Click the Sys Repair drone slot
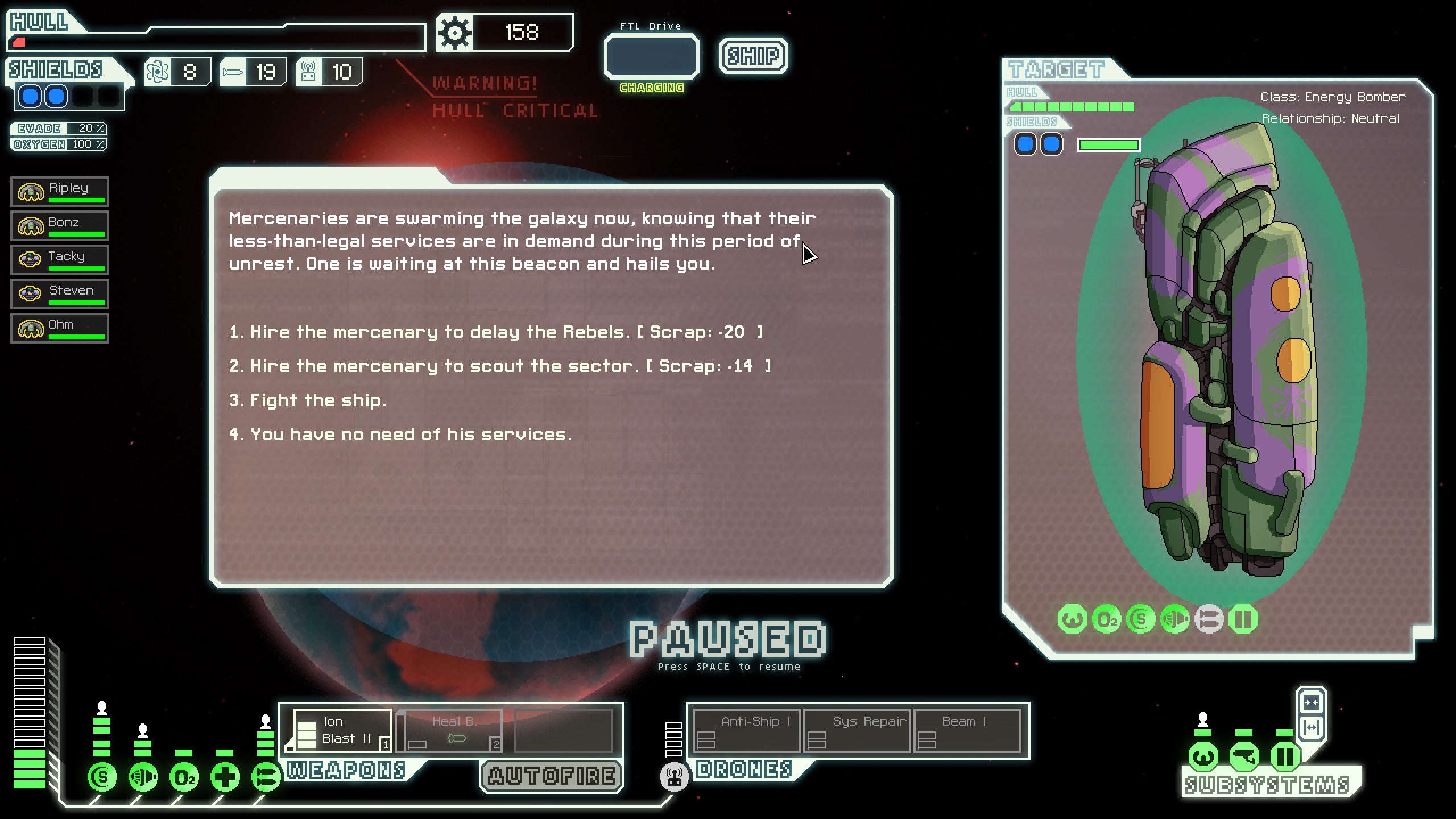This screenshot has height=819, width=1456. tap(856, 731)
